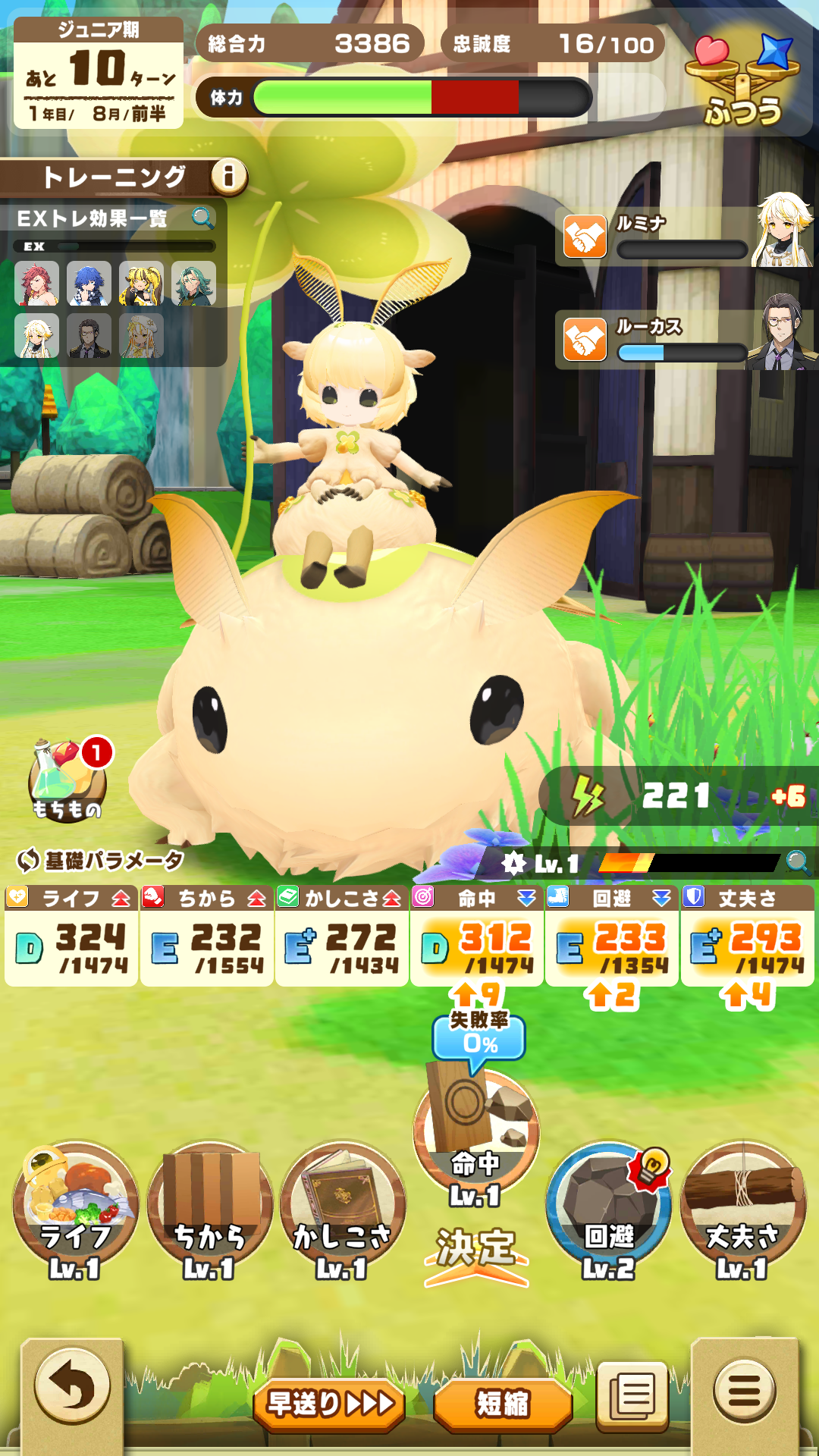Viewport: 819px width, 1456px height.
Task: Activate the 早送り fast-forward button
Action: (x=330, y=1404)
